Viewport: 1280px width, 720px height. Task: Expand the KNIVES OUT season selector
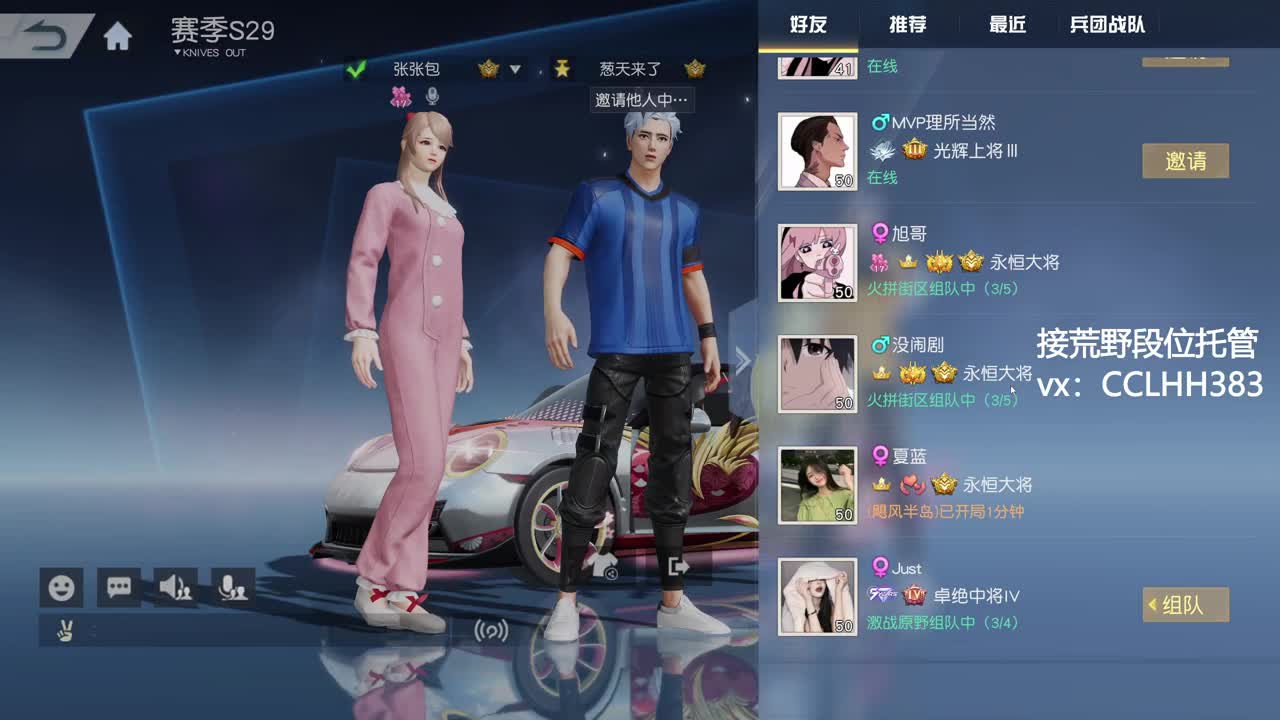click(x=205, y=53)
